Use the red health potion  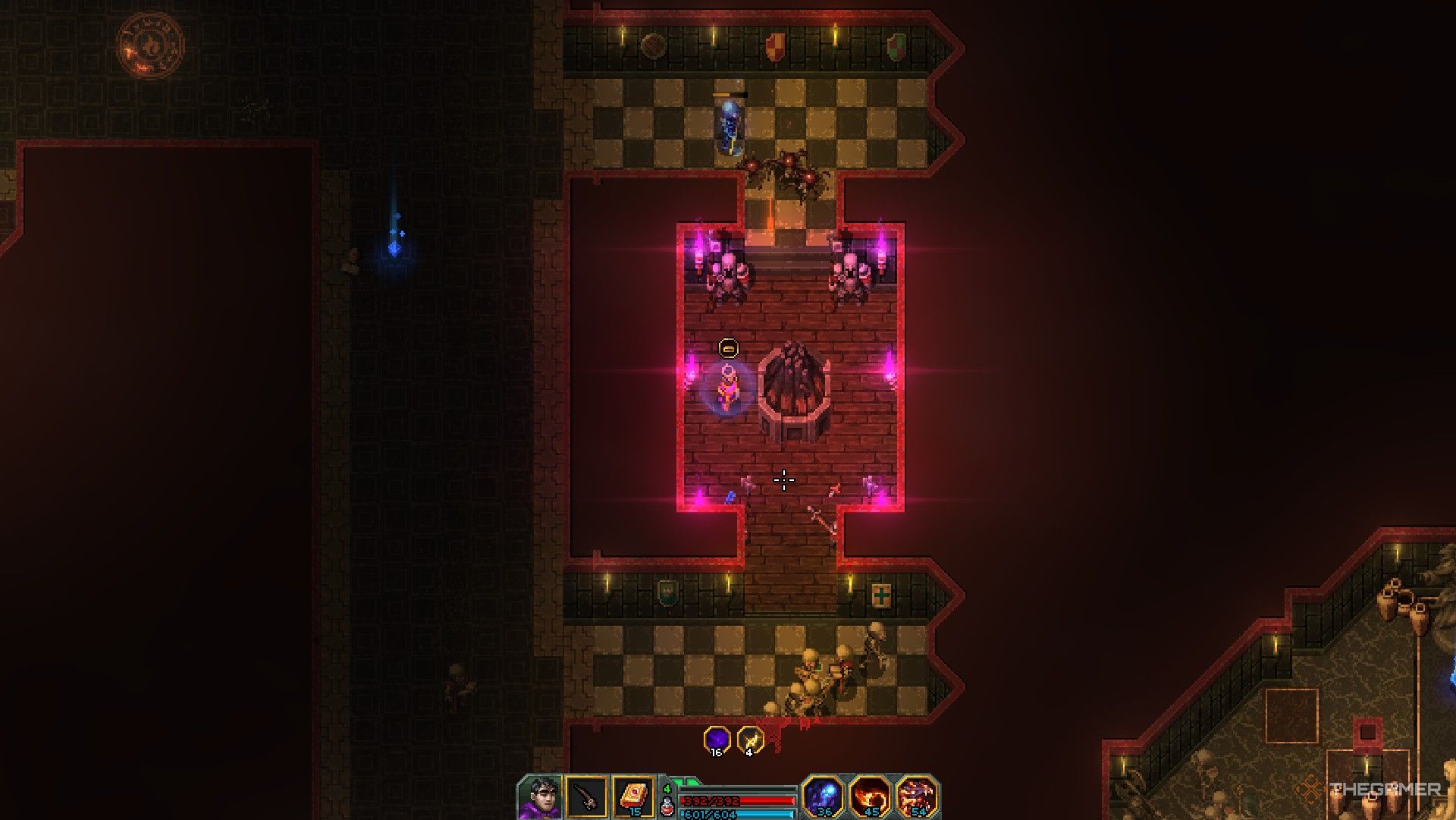(x=667, y=806)
